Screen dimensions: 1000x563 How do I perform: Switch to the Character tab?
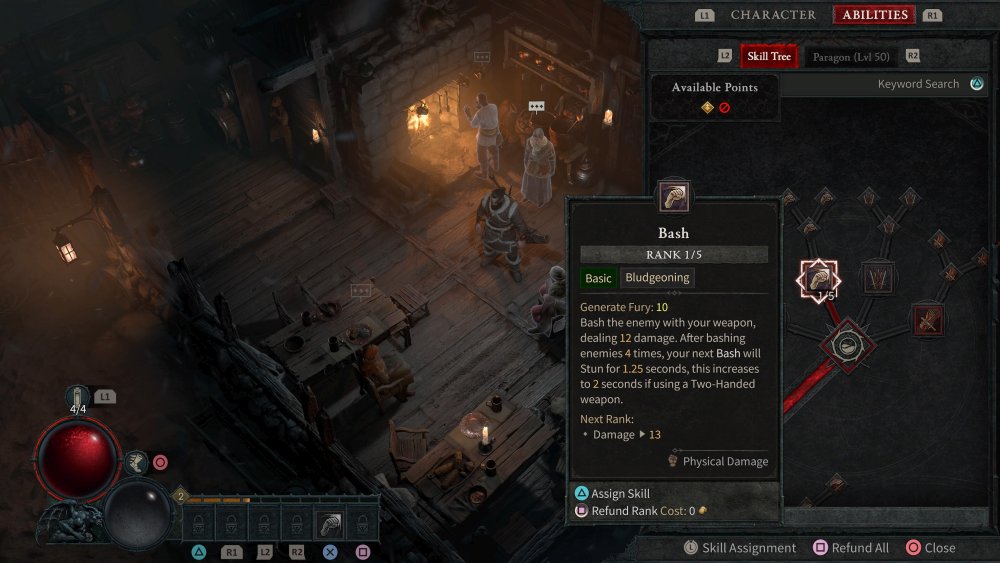pos(773,15)
